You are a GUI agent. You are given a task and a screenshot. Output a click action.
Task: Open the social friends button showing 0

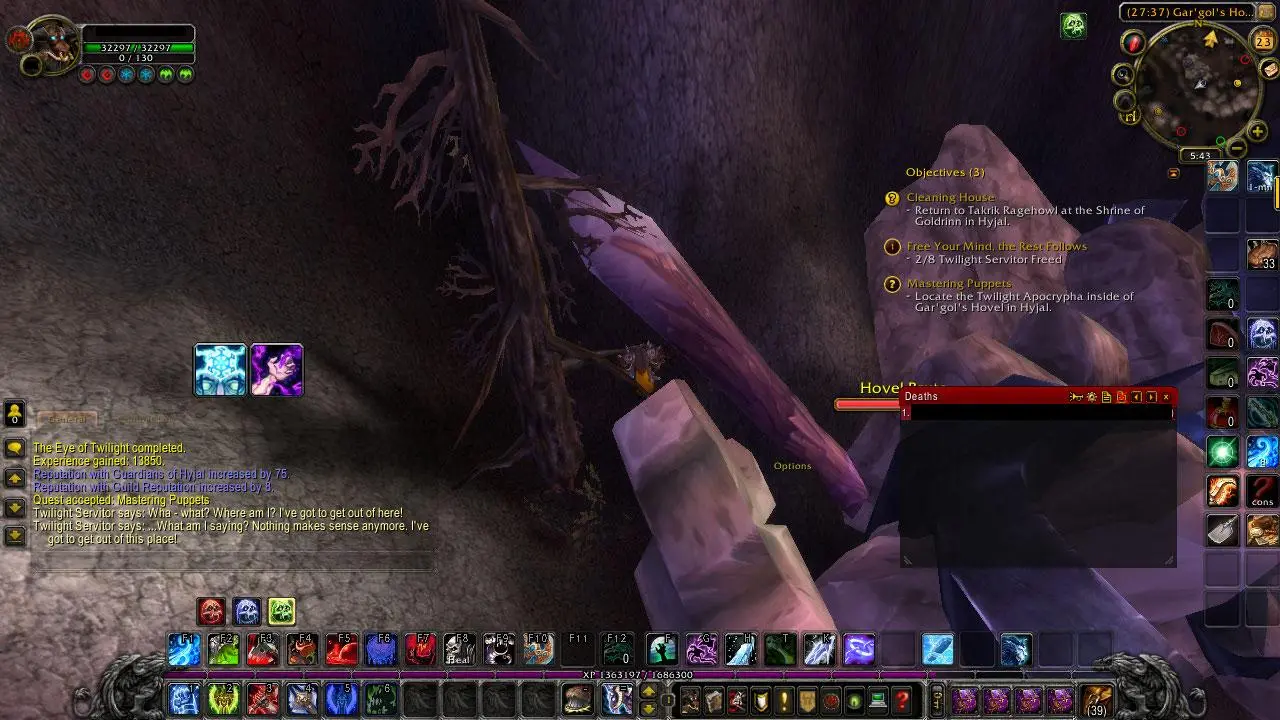[x=15, y=412]
